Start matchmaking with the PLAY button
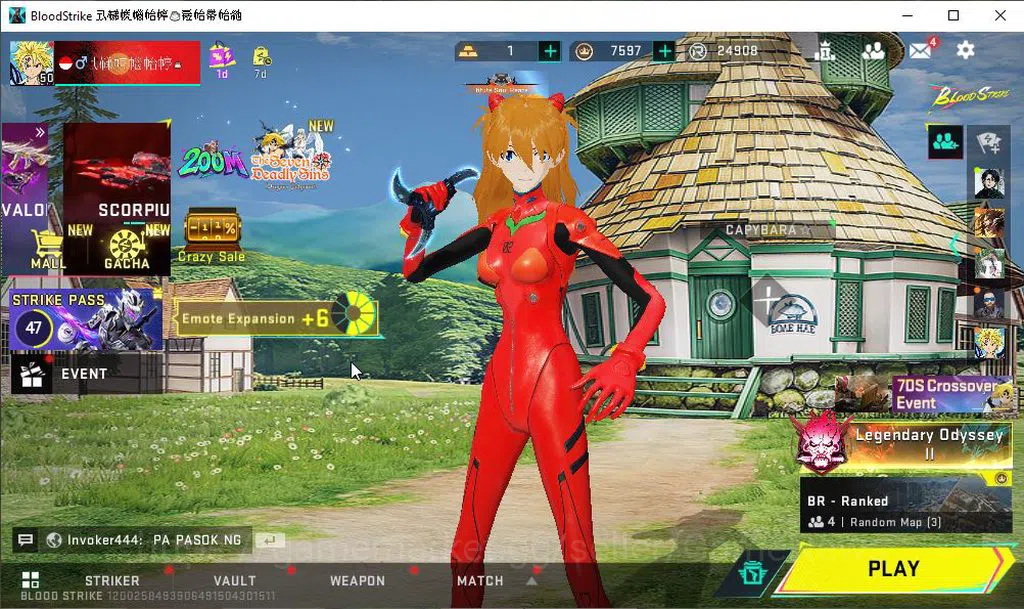 [x=892, y=569]
